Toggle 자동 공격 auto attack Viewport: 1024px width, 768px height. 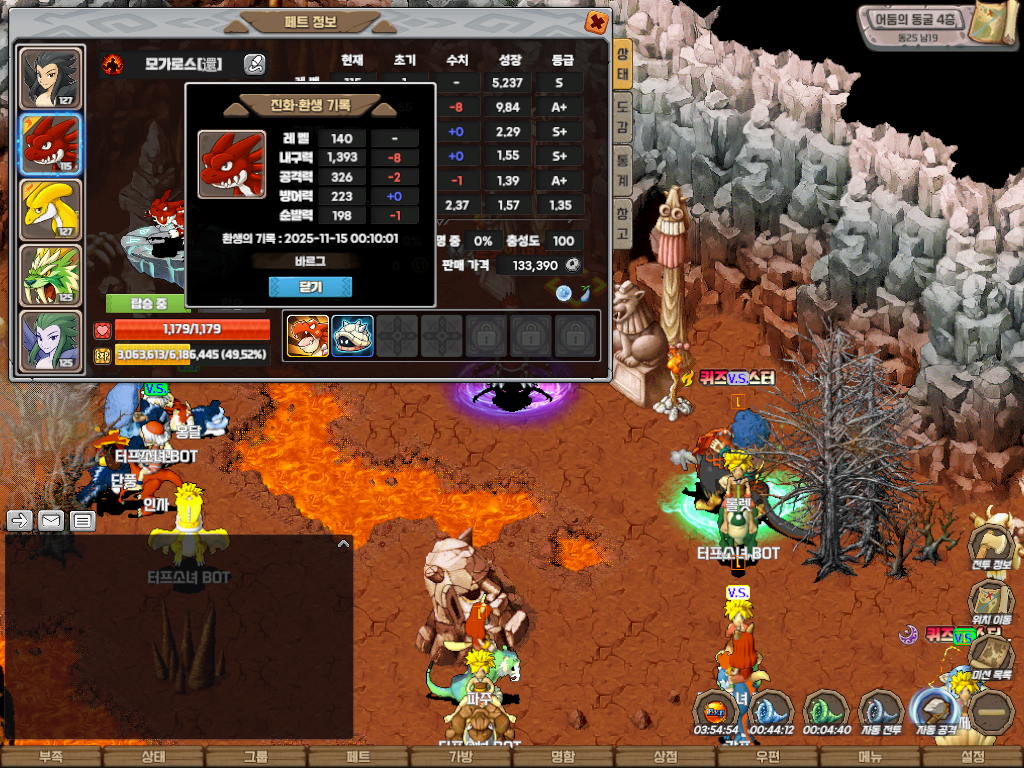(x=935, y=713)
